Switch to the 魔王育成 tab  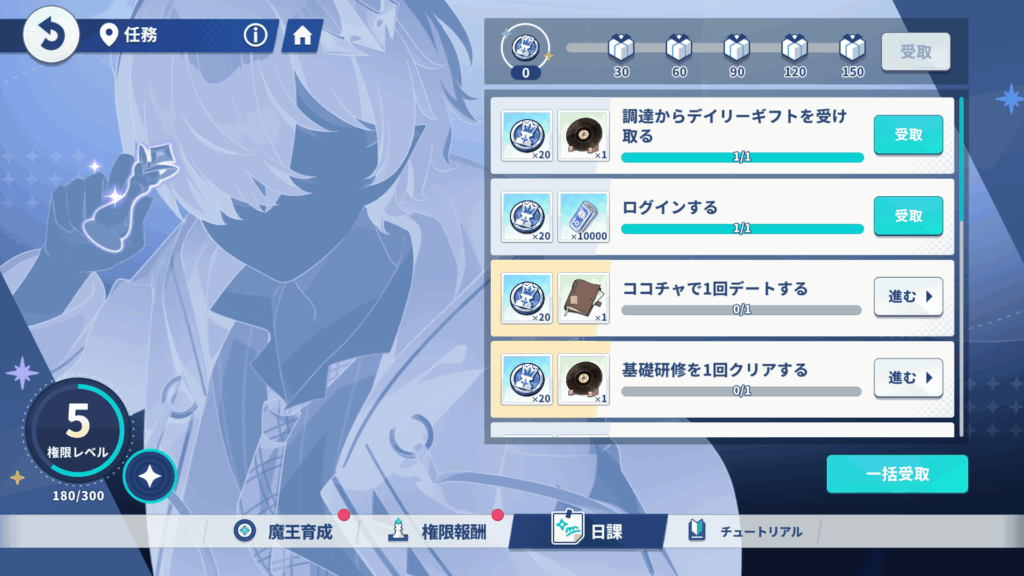(x=287, y=531)
